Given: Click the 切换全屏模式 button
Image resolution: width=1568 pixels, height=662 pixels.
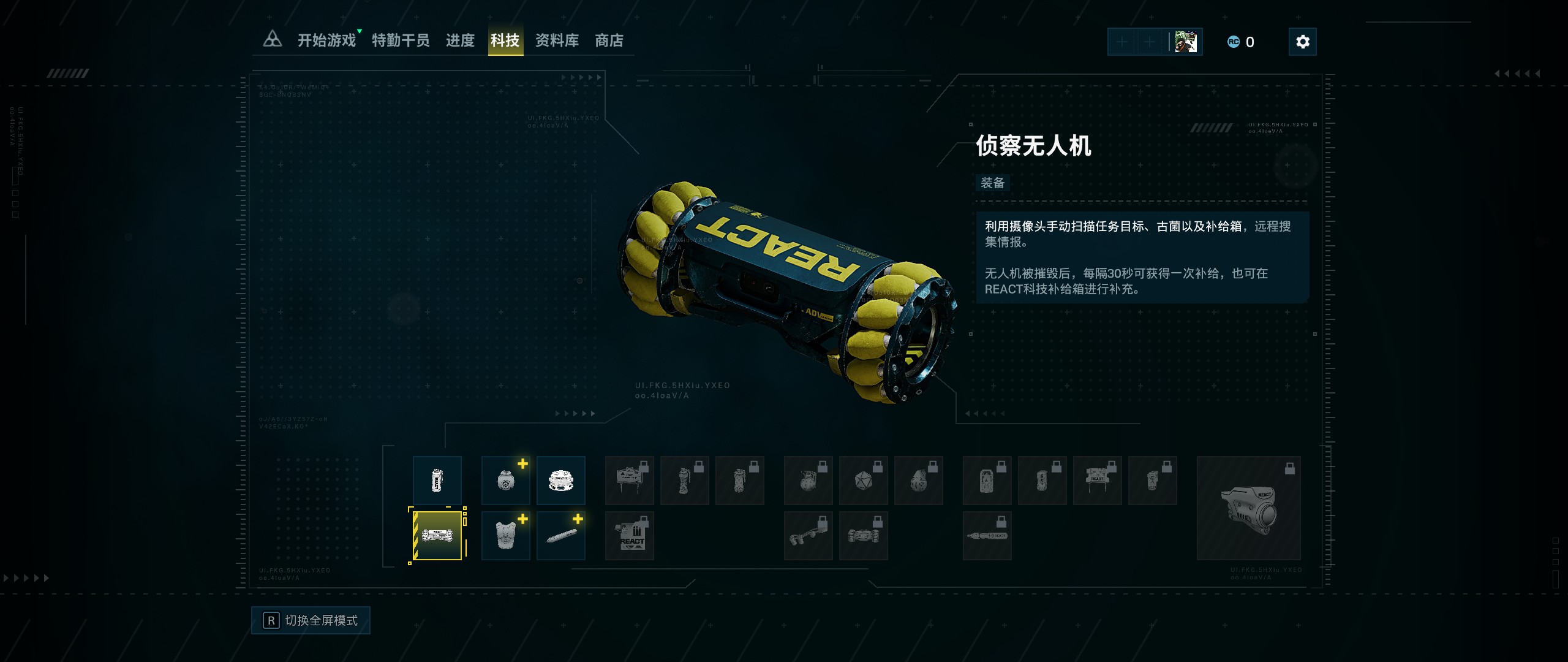Looking at the screenshot, I should click(x=311, y=620).
